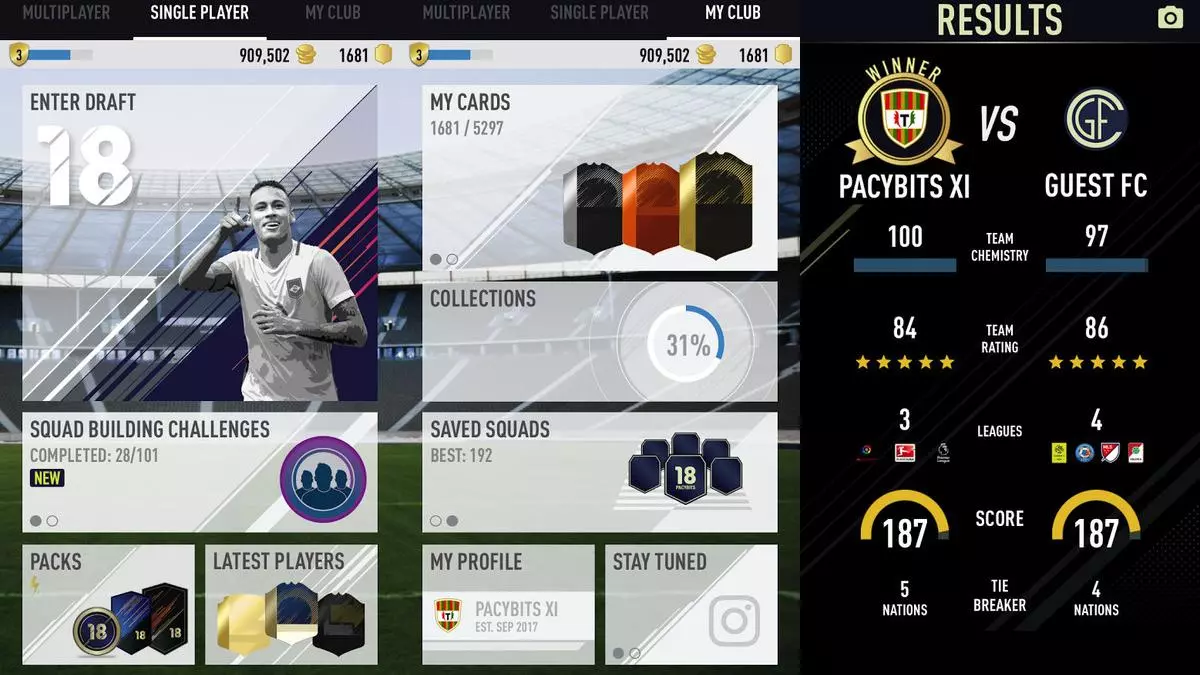
Task: Open the Saved Squads tile
Action: click(599, 472)
